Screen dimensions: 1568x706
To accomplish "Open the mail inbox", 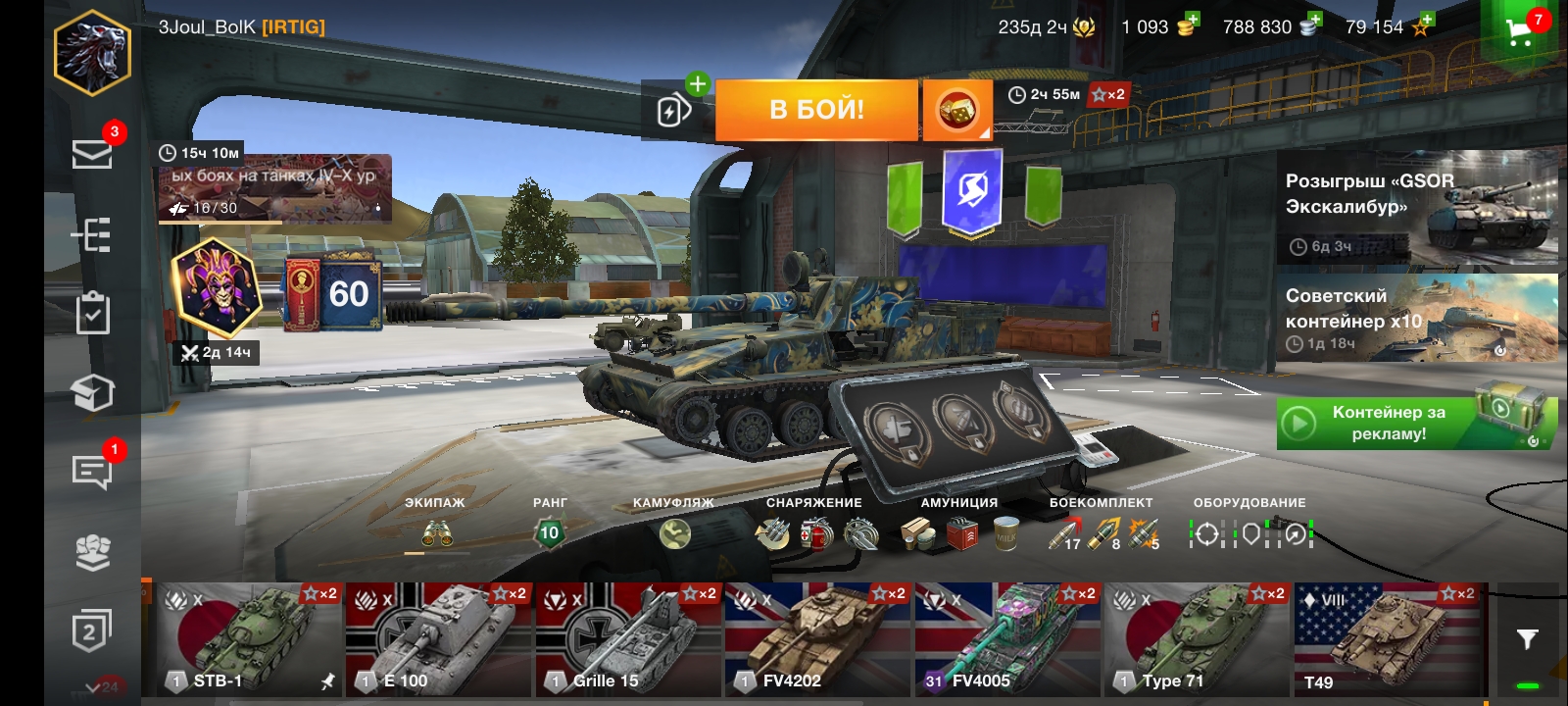I will pos(92,154).
